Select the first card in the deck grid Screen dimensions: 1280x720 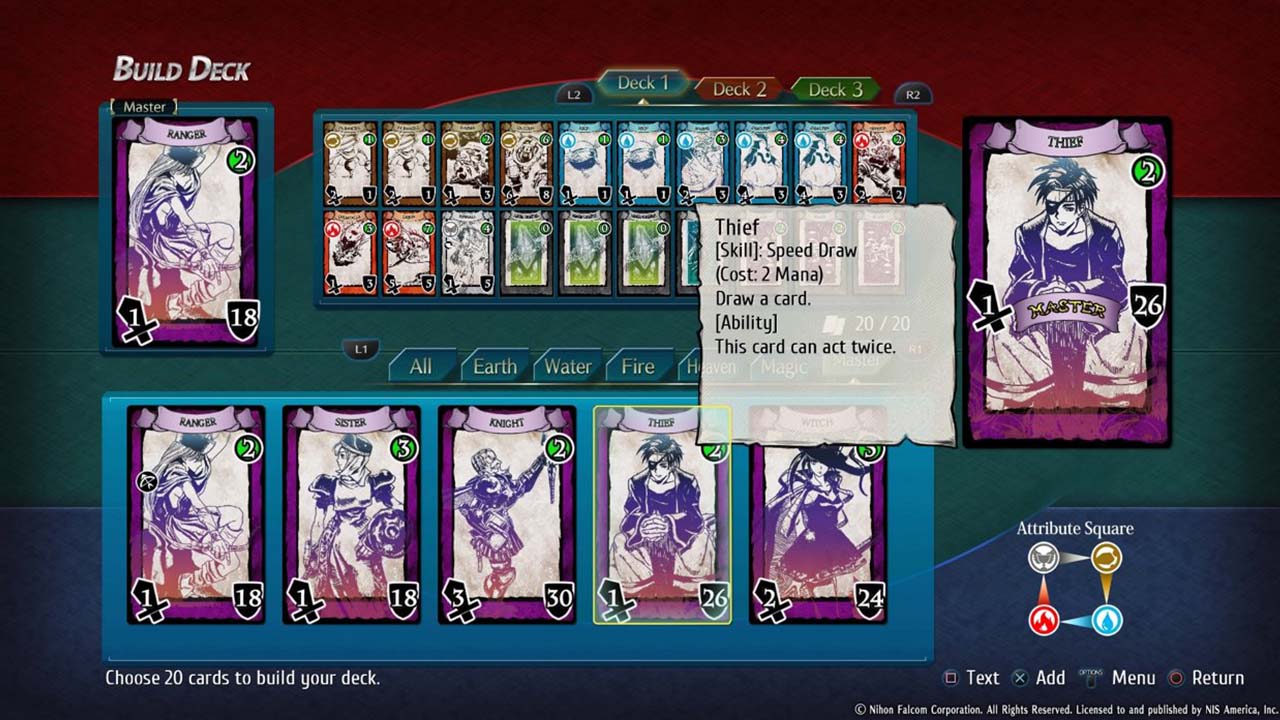pos(350,162)
